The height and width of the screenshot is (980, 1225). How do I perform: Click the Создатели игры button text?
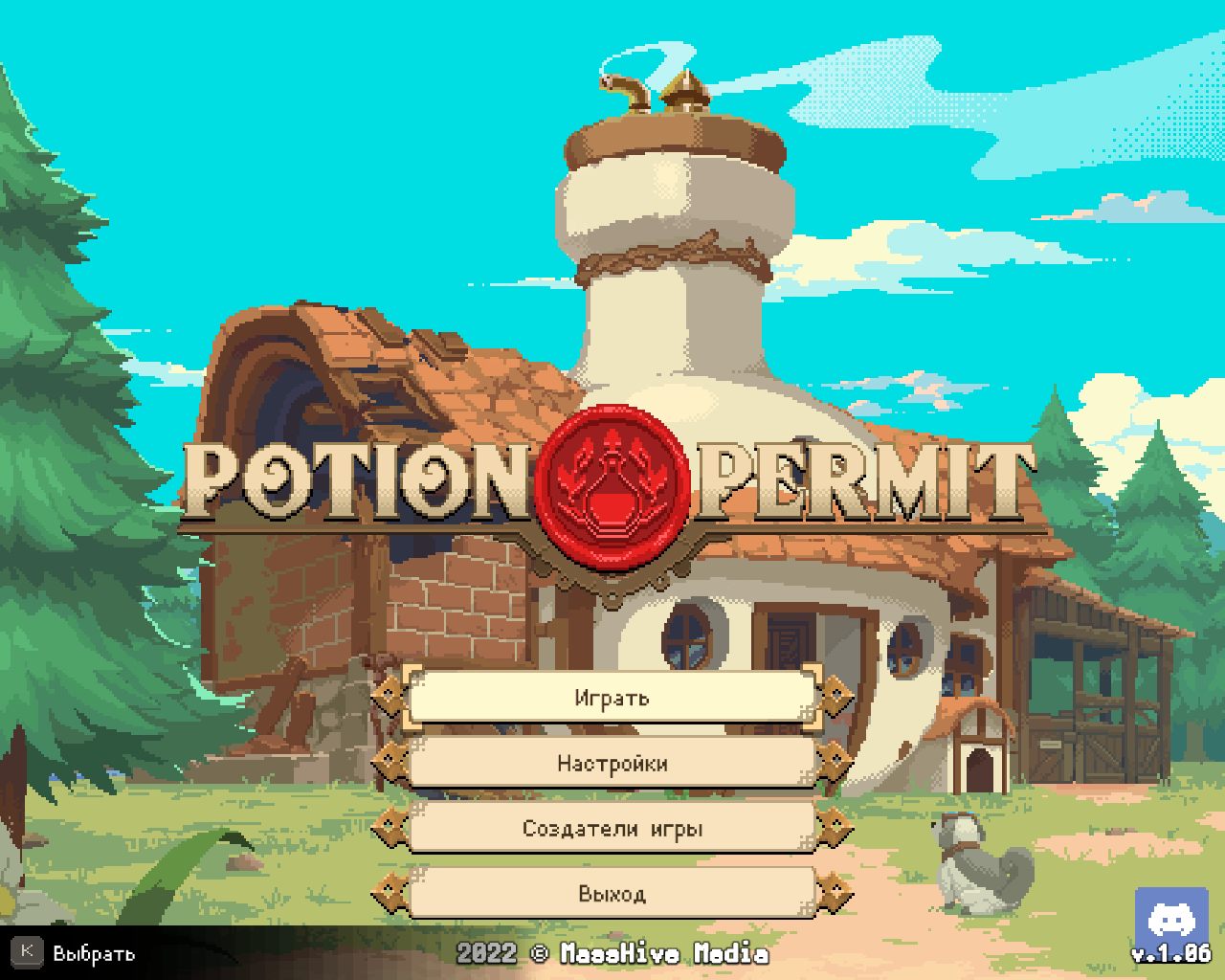(612, 829)
